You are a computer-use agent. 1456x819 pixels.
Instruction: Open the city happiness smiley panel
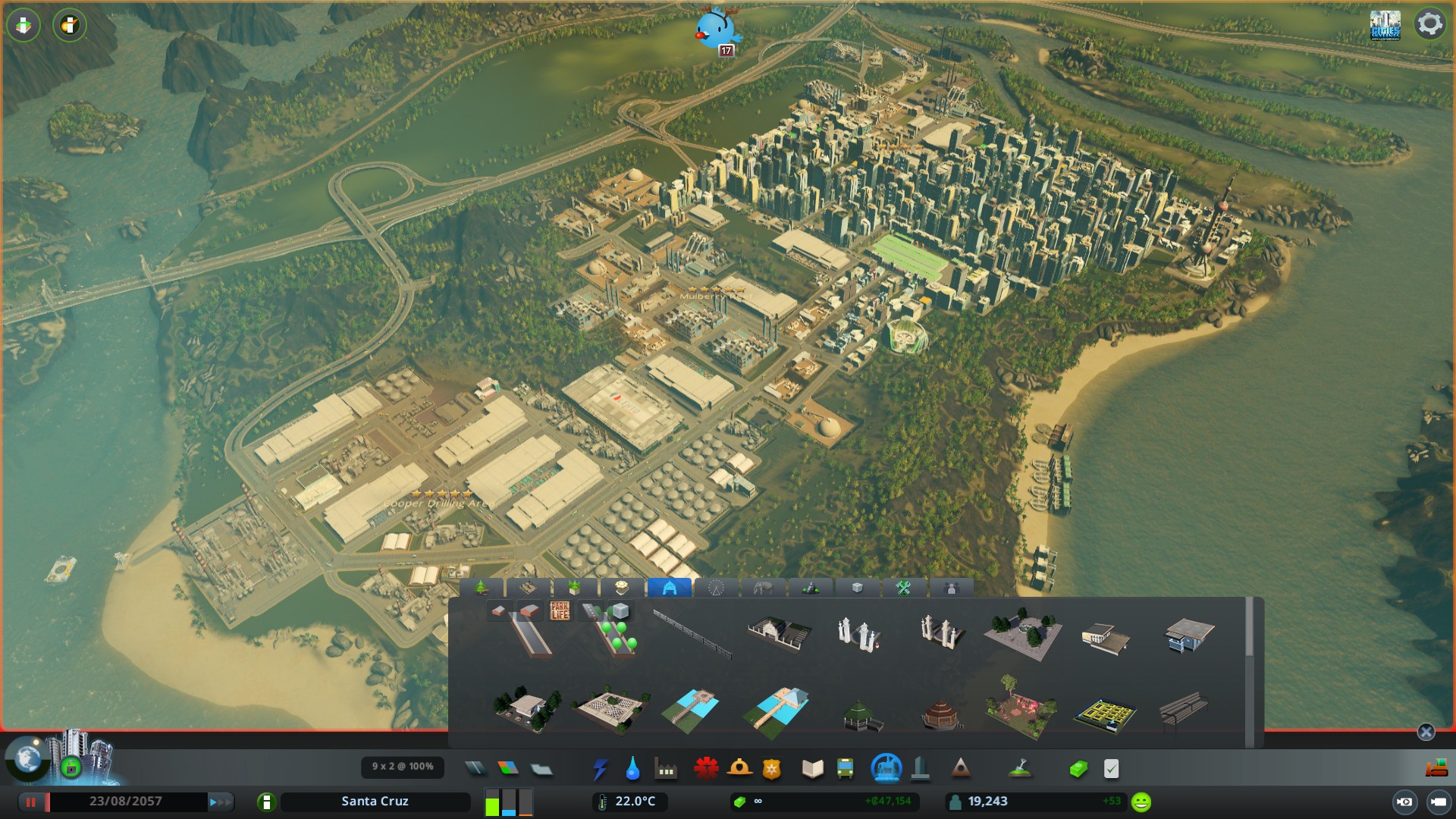pyautogui.click(x=1141, y=802)
